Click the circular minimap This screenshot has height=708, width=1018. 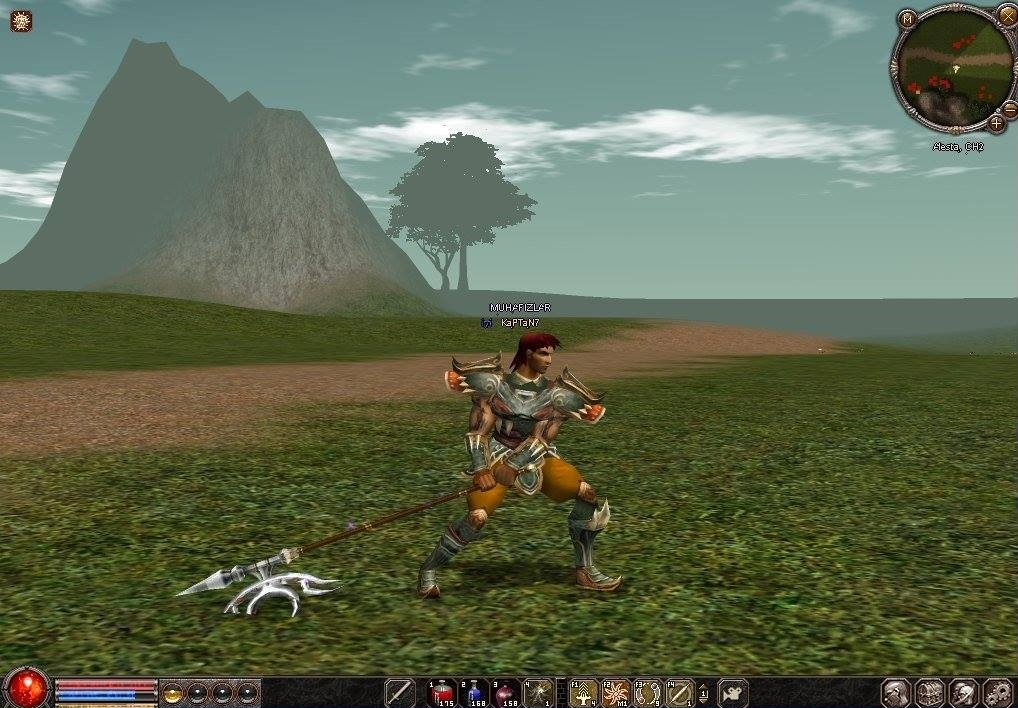click(953, 67)
